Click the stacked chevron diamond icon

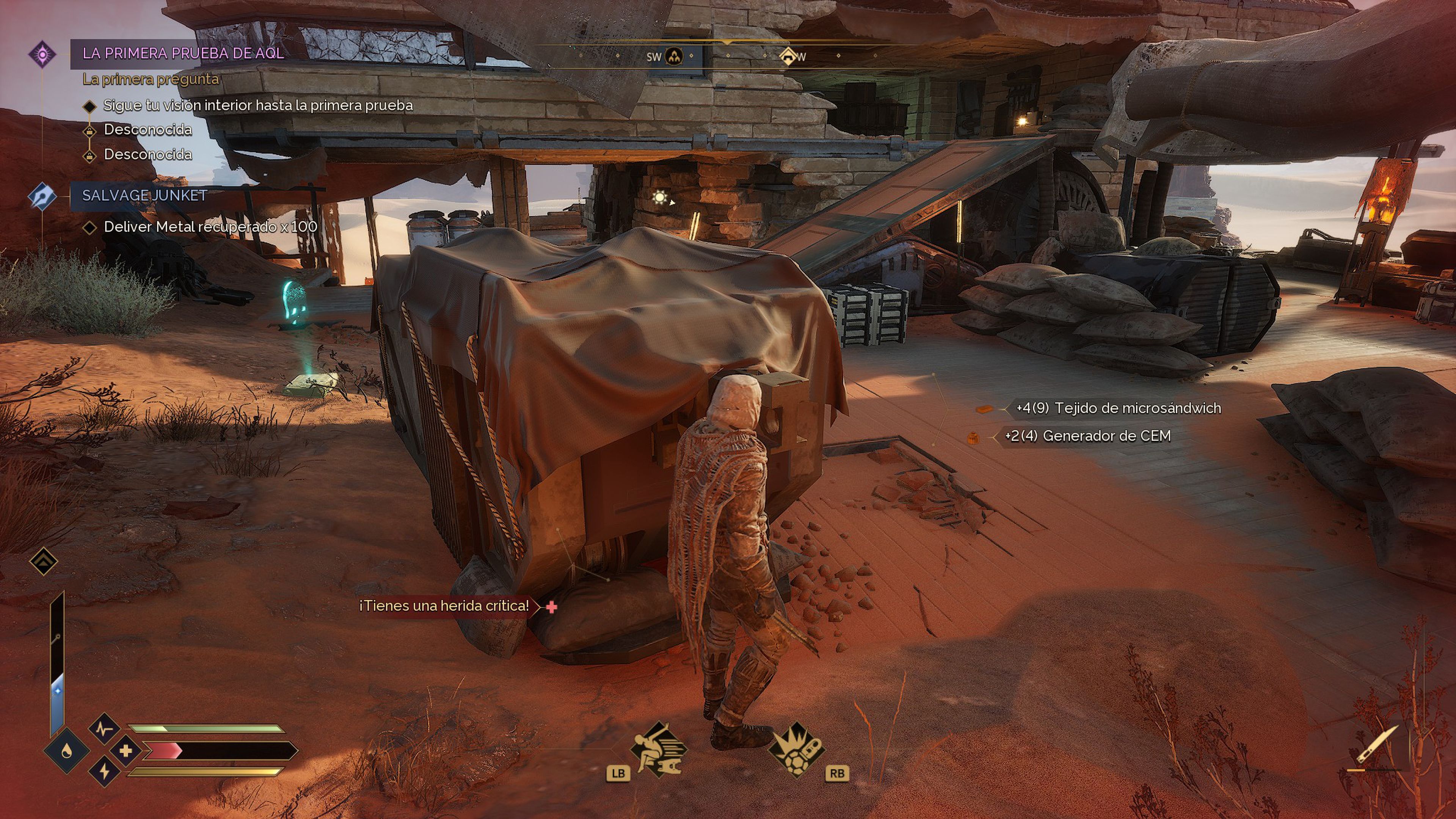(x=44, y=561)
